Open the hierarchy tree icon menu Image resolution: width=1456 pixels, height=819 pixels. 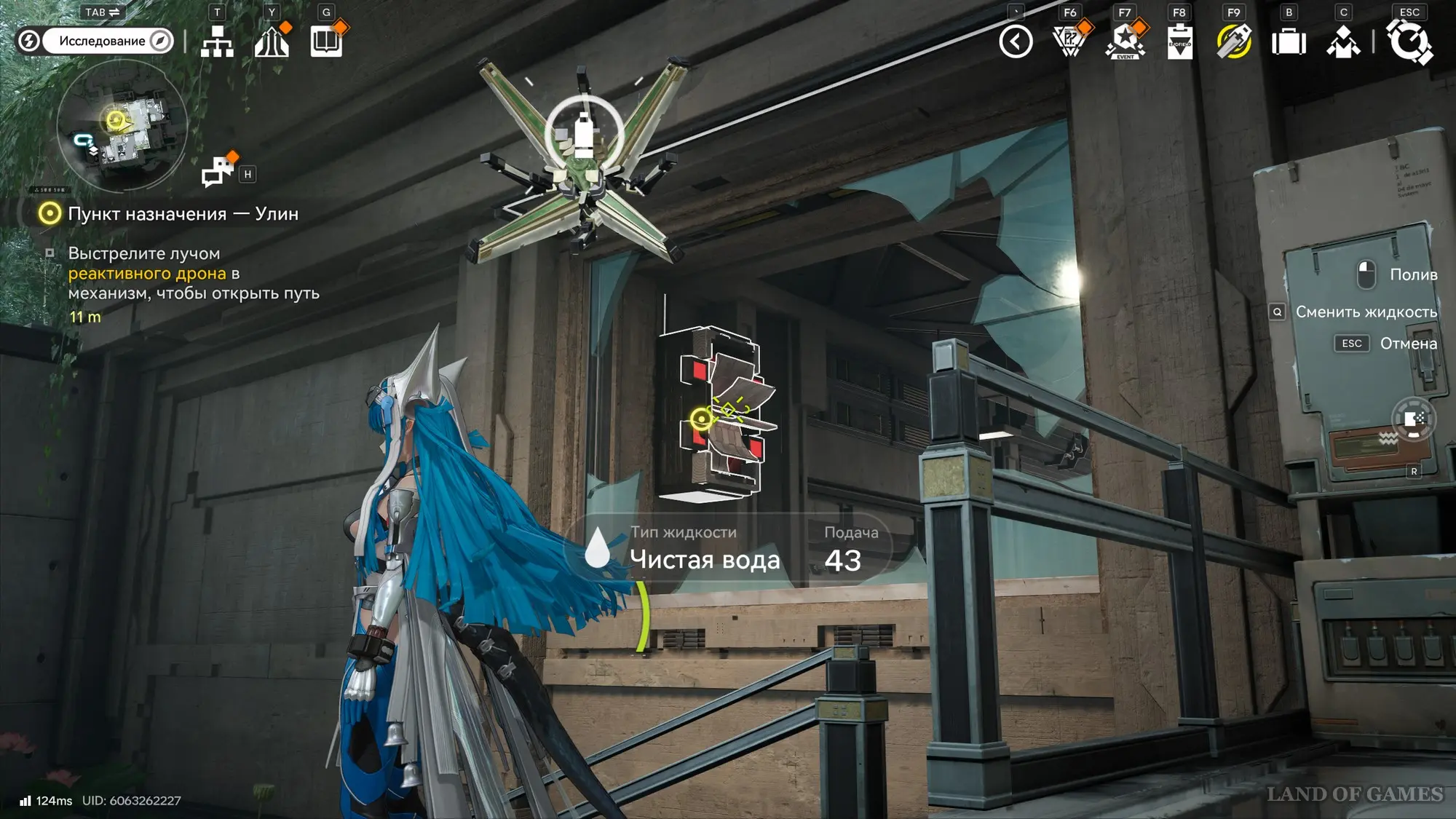pos(217,41)
